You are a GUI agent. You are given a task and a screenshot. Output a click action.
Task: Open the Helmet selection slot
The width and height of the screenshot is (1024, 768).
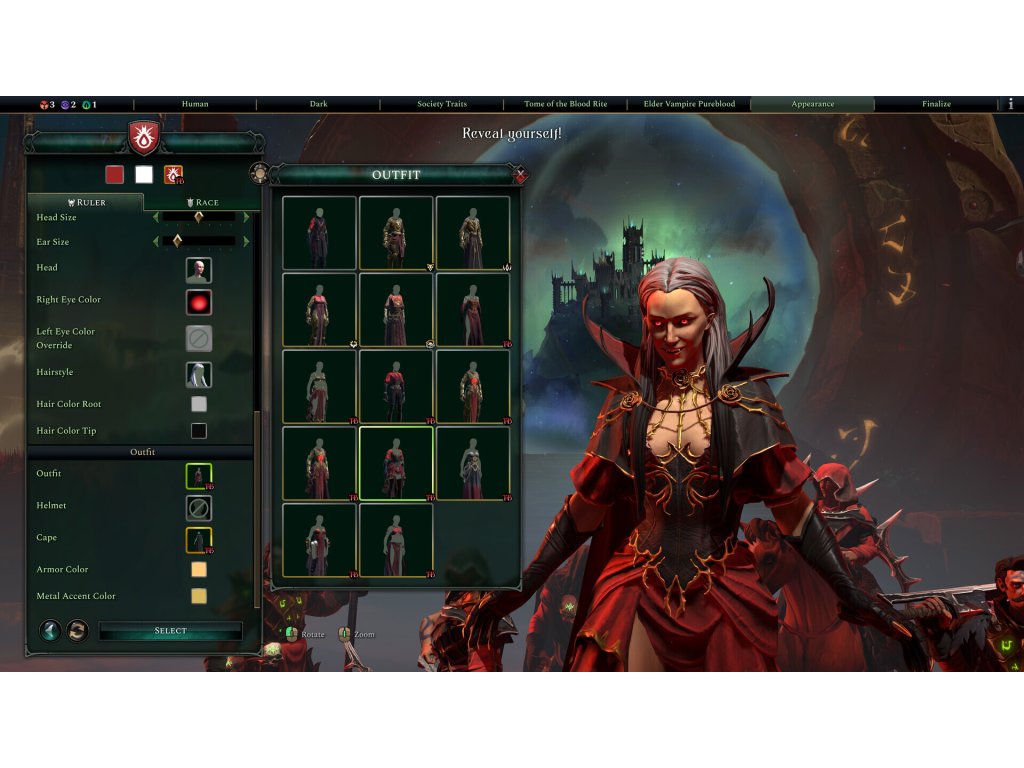(x=198, y=508)
